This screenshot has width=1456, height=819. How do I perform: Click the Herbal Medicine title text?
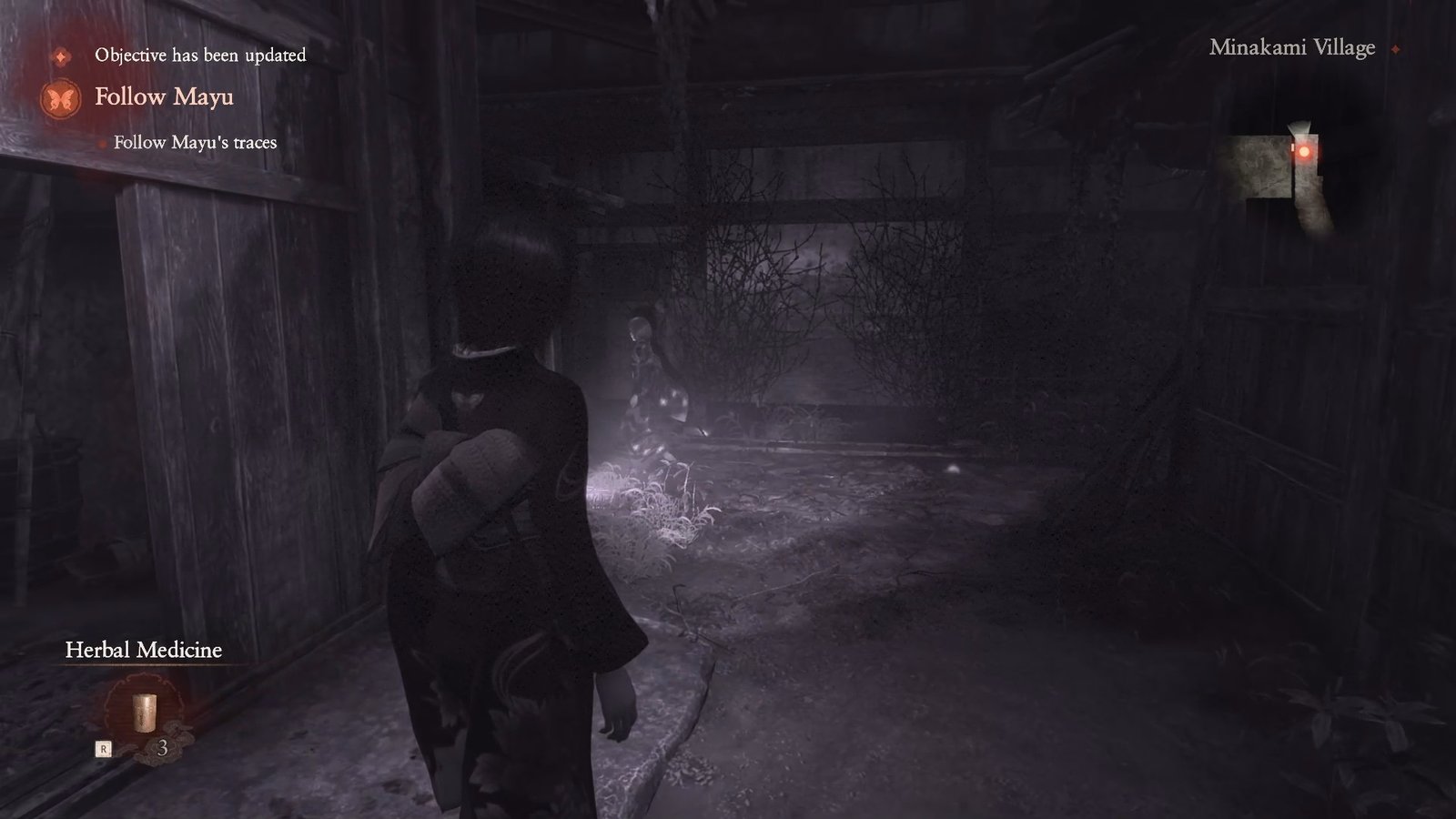click(142, 651)
